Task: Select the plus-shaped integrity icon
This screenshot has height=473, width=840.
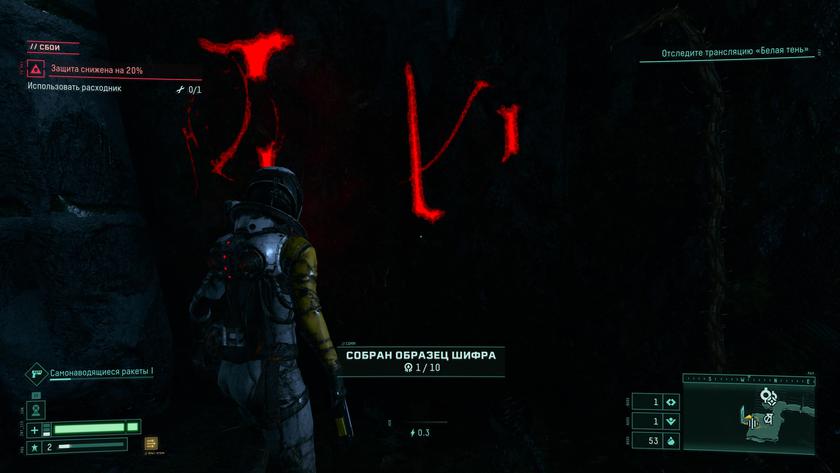Action: click(35, 429)
